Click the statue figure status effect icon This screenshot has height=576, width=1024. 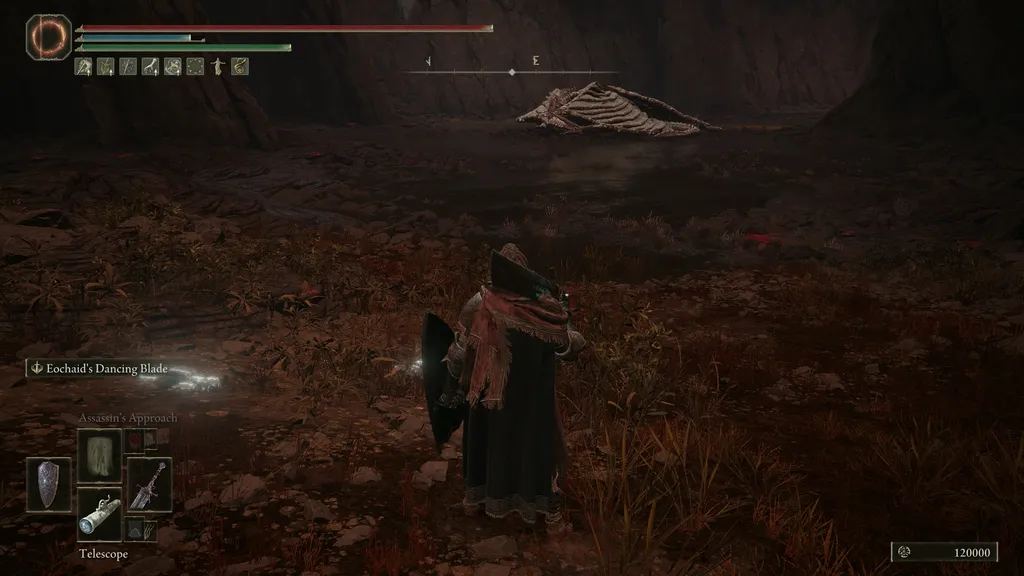pos(217,67)
